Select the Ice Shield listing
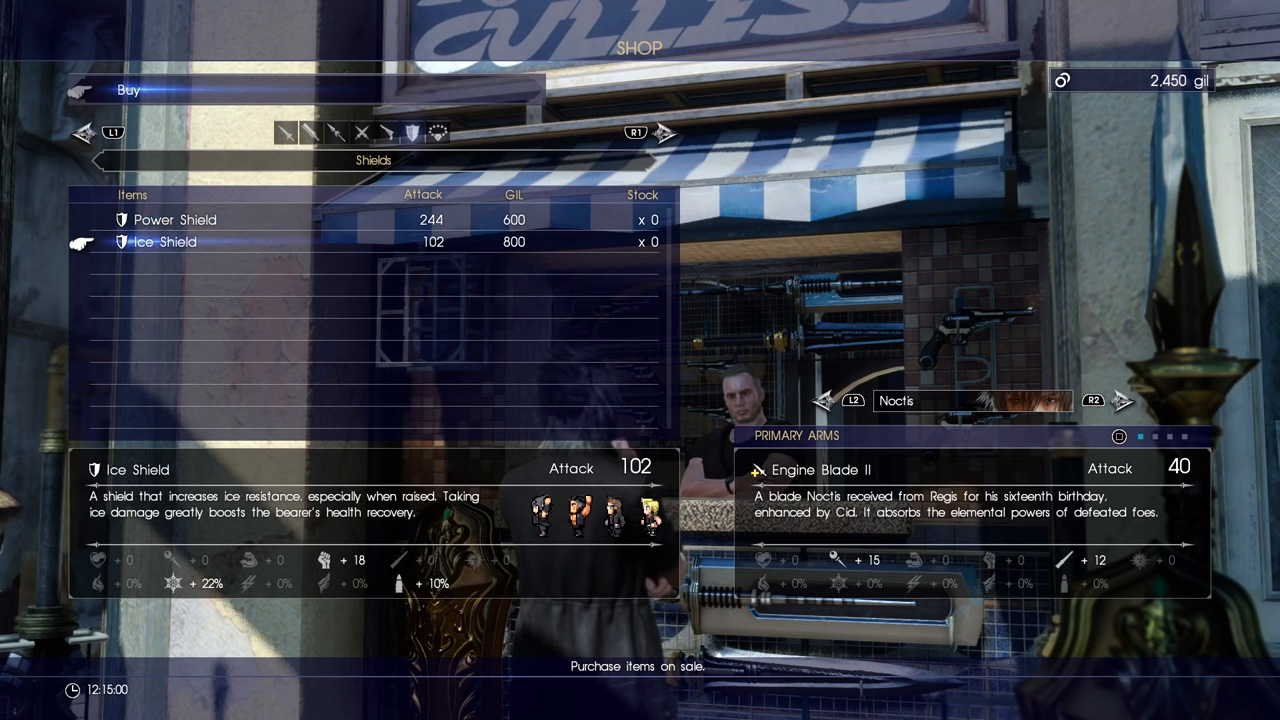This screenshot has width=1280, height=720. [165, 242]
